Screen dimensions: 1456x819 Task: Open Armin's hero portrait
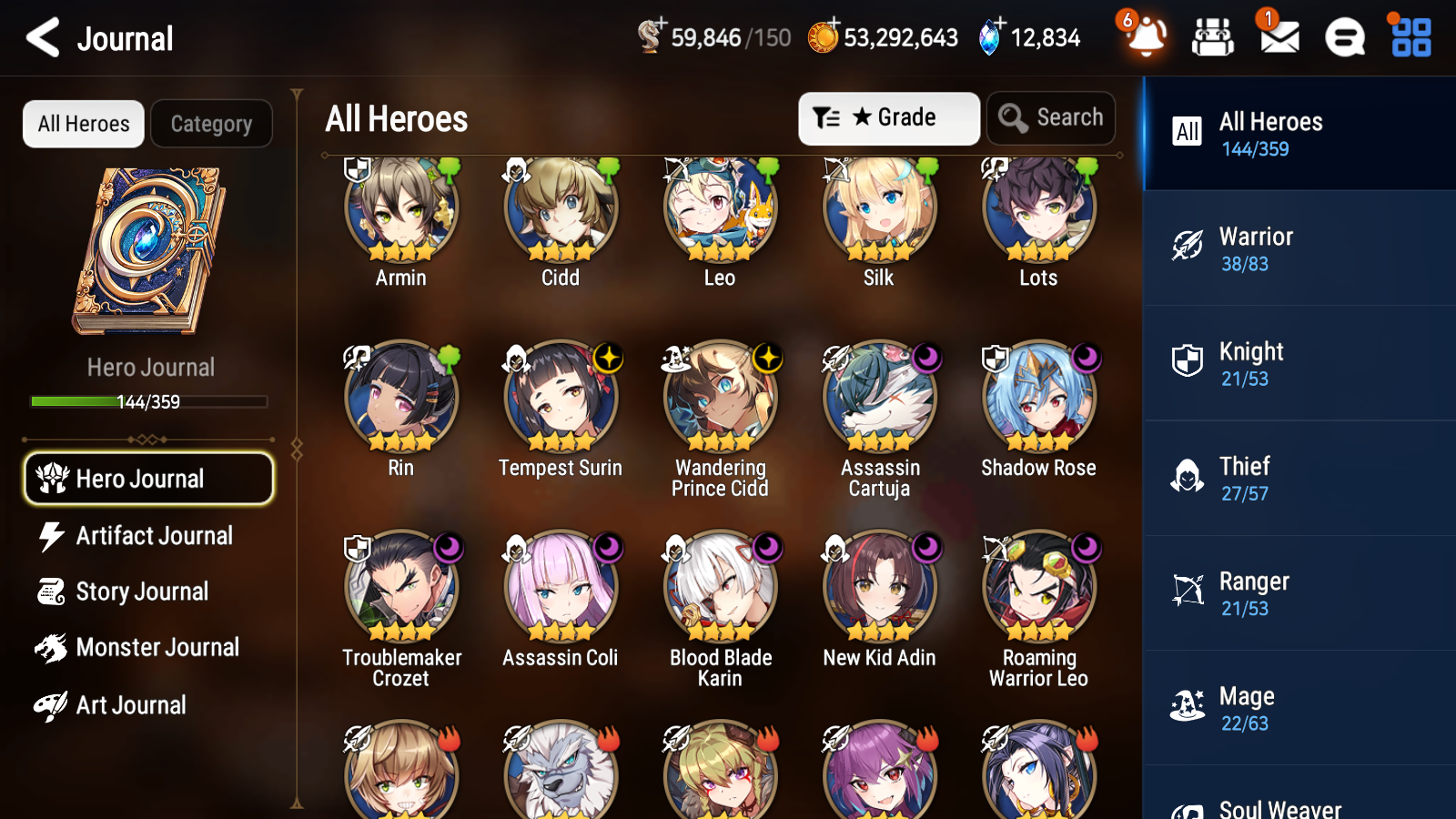(x=399, y=211)
